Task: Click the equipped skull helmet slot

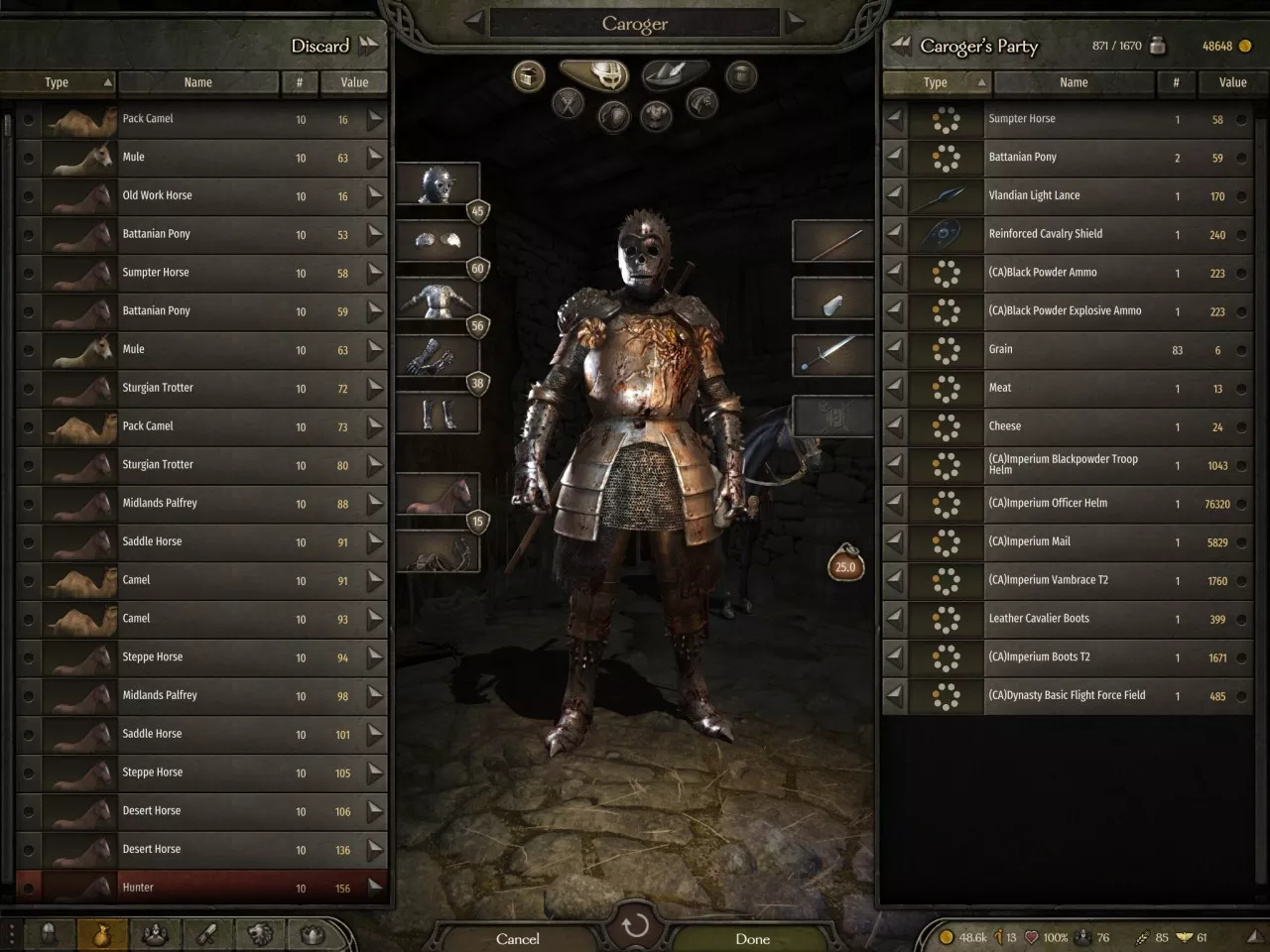Action: pyautogui.click(x=438, y=185)
